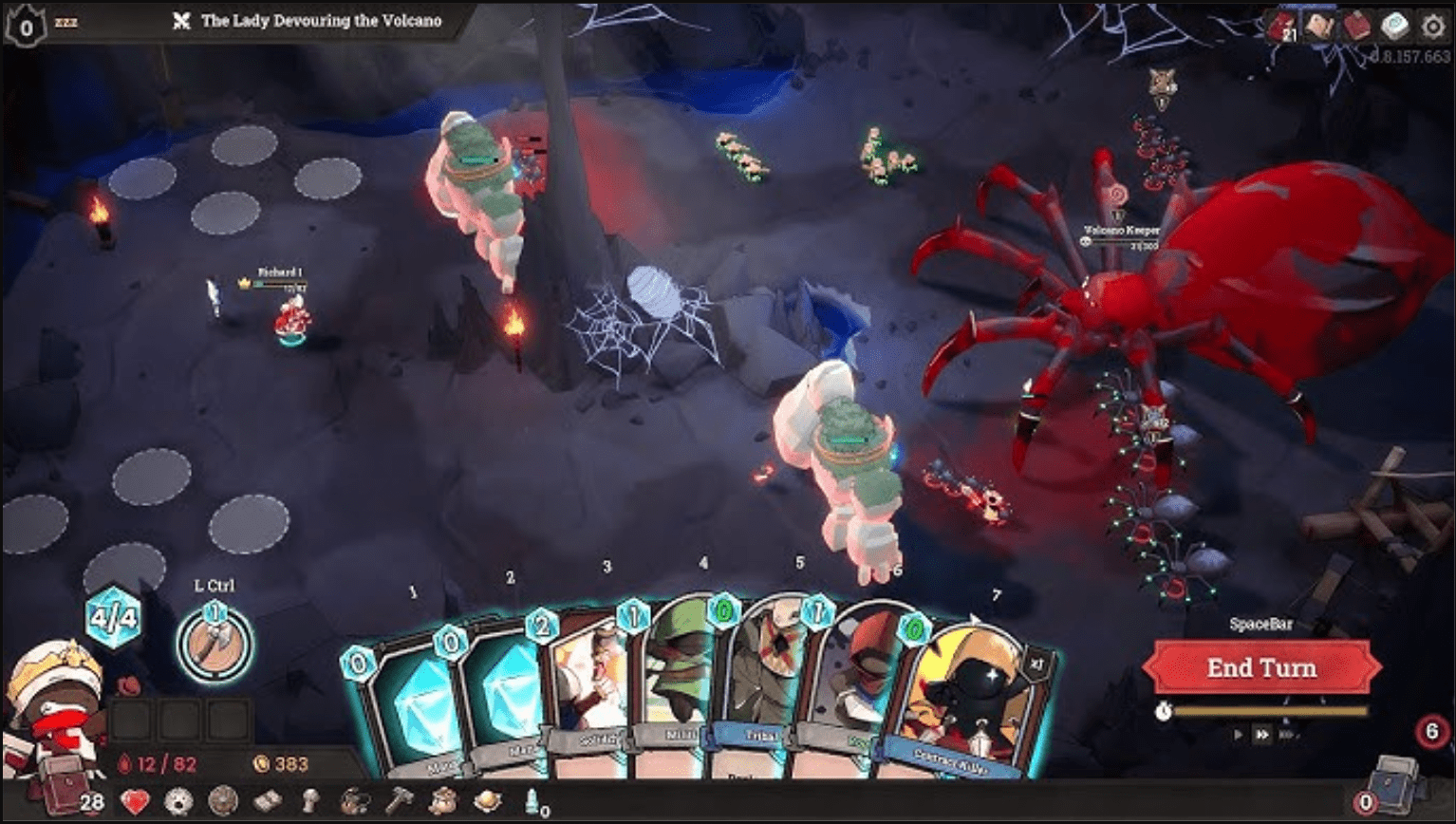Open the settings gear in top-right corner
Image resolution: width=1456 pixels, height=824 pixels.
point(1433,25)
